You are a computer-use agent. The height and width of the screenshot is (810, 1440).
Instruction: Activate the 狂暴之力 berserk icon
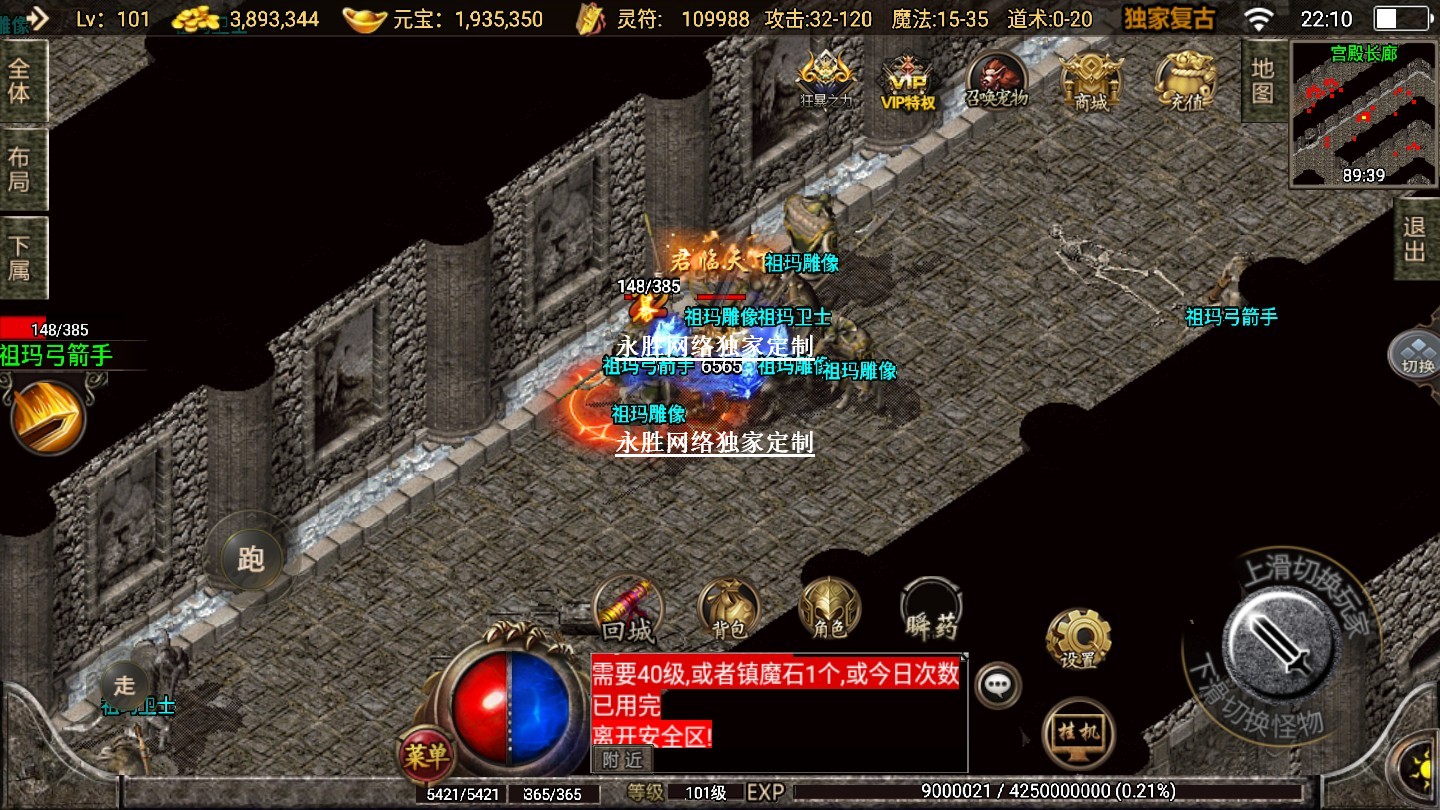824,80
